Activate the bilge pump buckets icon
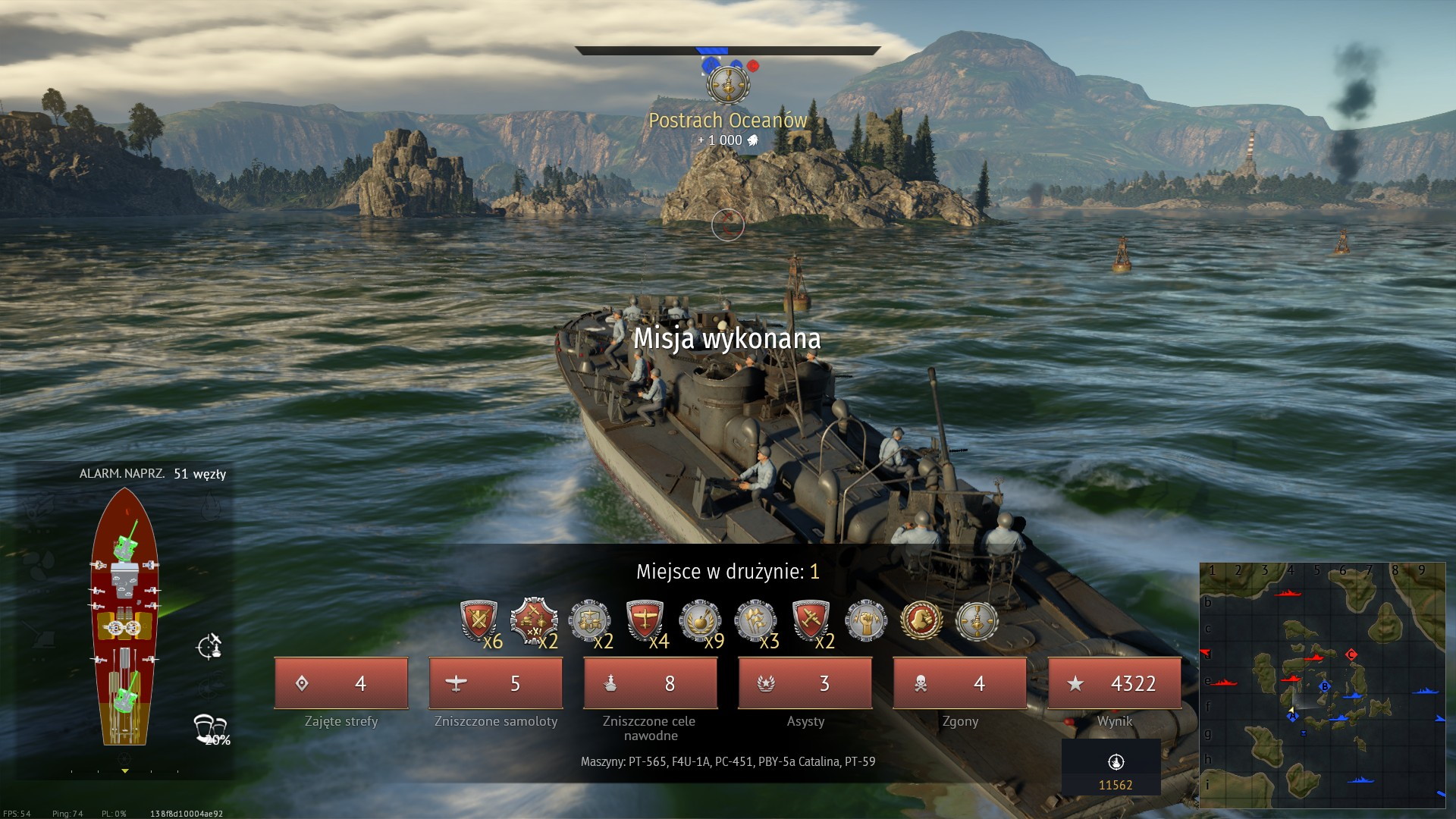The height and width of the screenshot is (819, 1456). 209,728
